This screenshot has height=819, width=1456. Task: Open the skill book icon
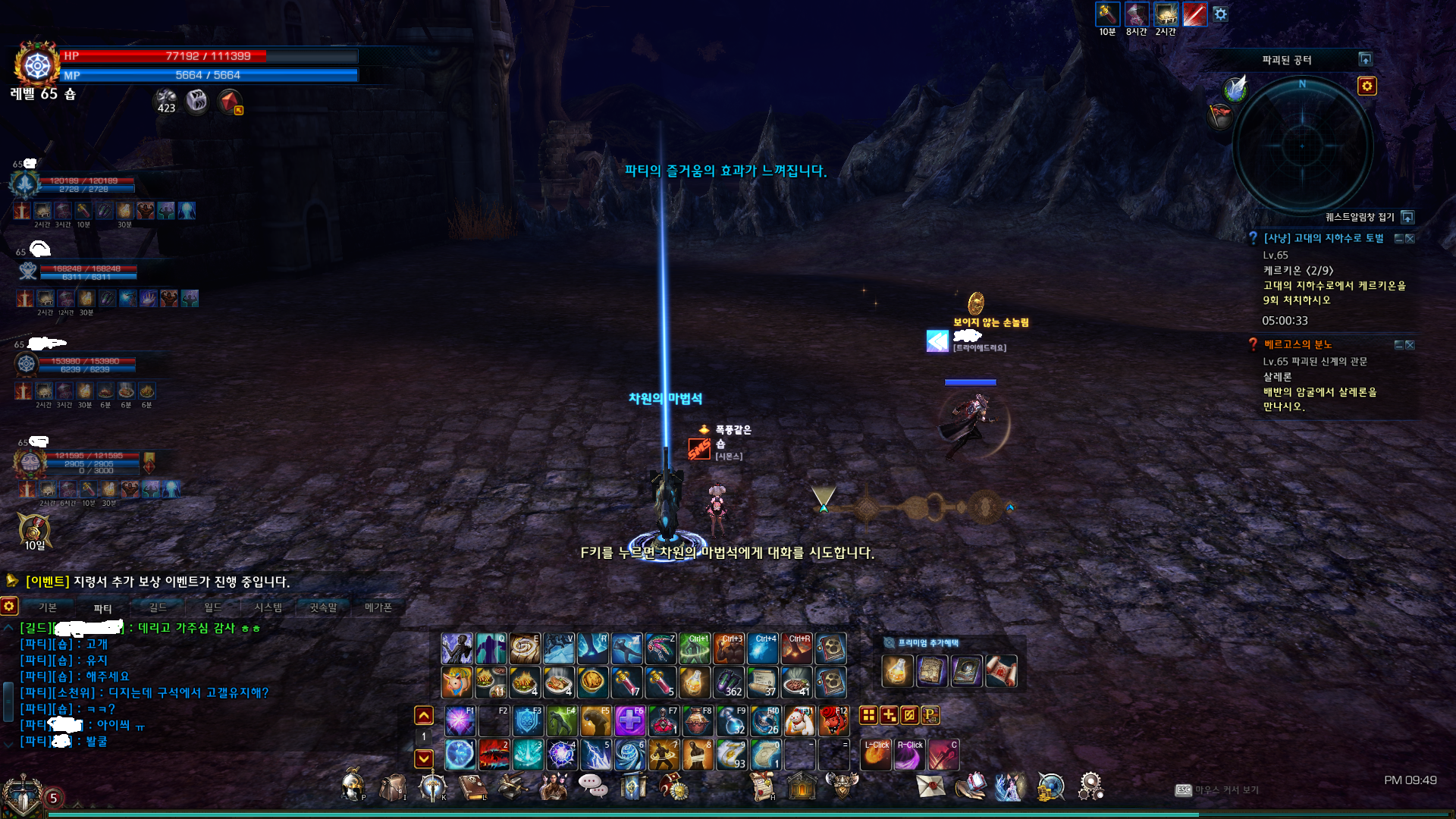coord(472,787)
